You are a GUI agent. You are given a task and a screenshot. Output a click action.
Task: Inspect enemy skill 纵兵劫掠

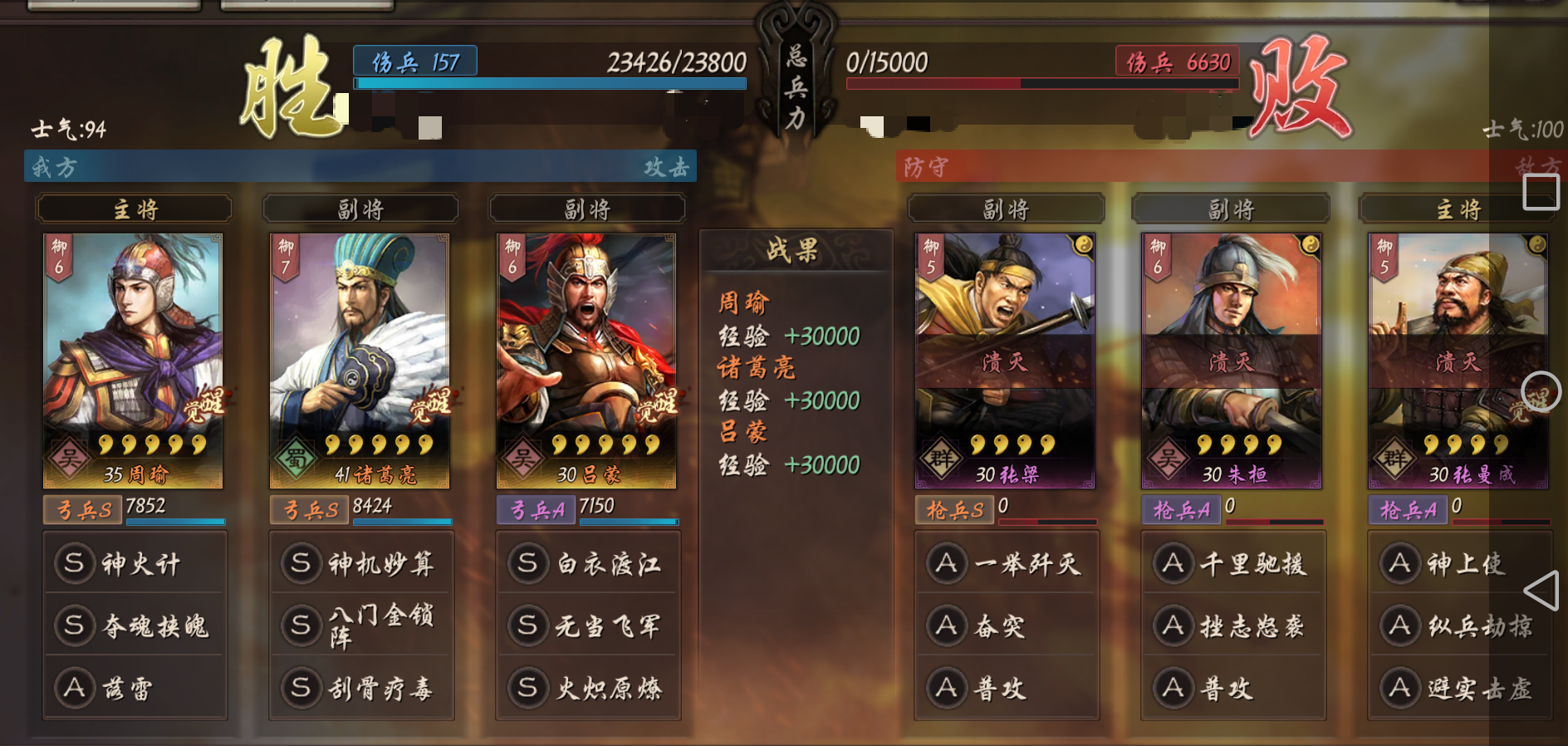(x=1460, y=626)
